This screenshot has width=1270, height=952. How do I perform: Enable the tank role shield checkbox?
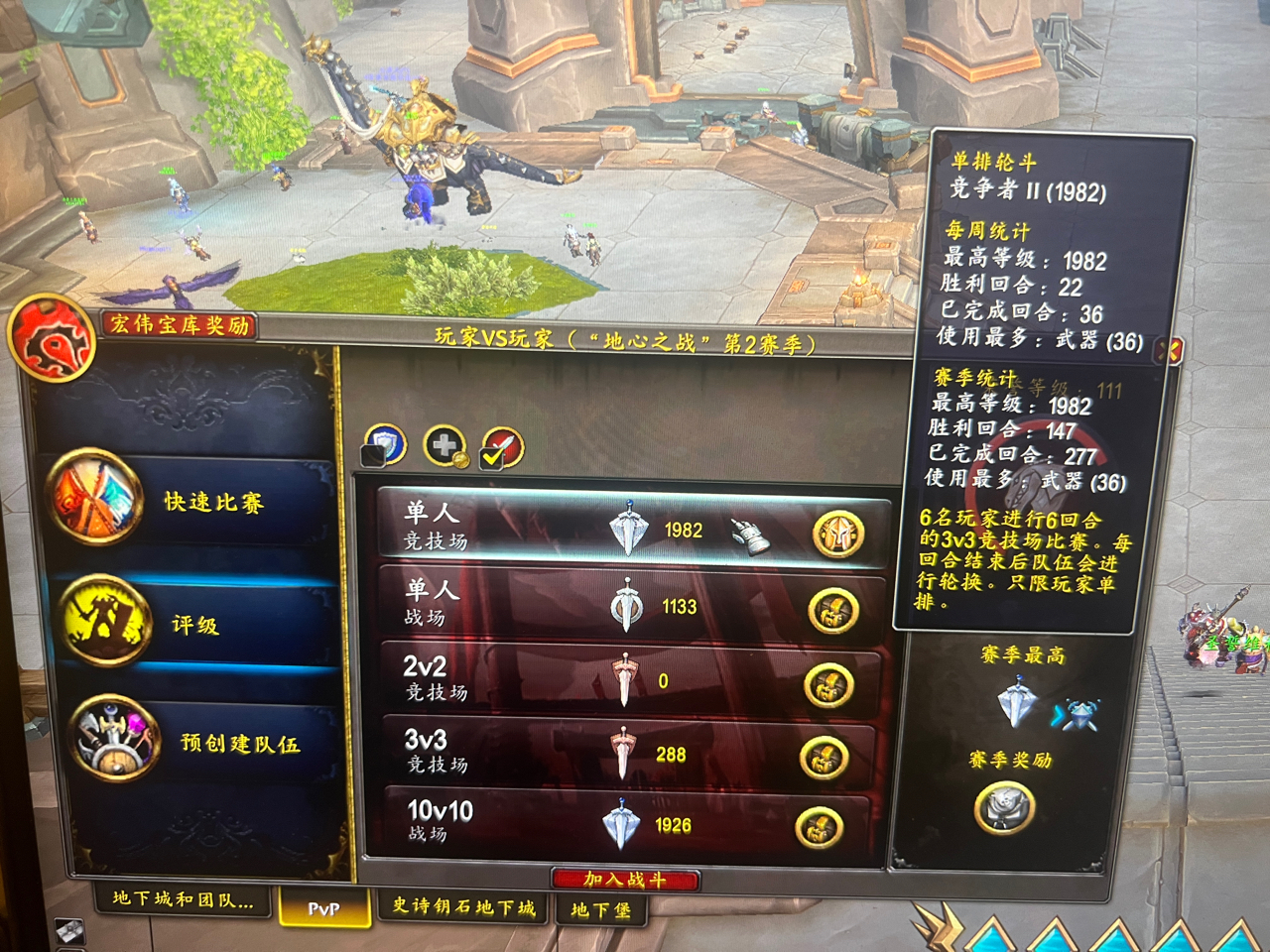pyautogui.click(x=387, y=445)
